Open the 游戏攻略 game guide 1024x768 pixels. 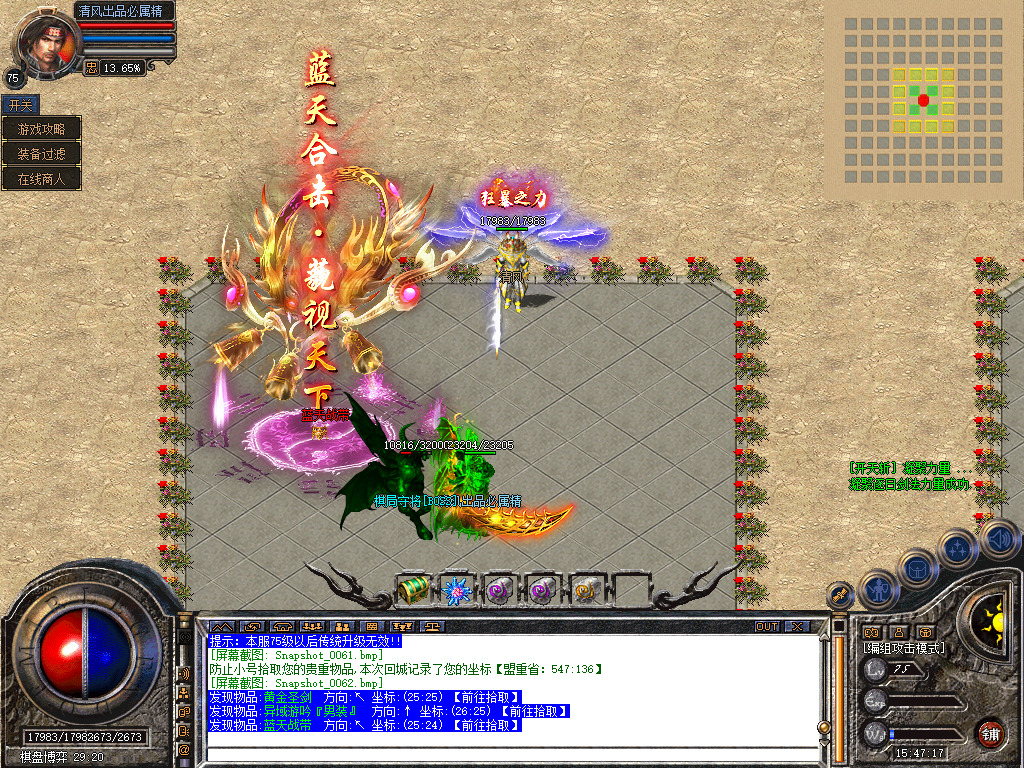click(x=41, y=129)
